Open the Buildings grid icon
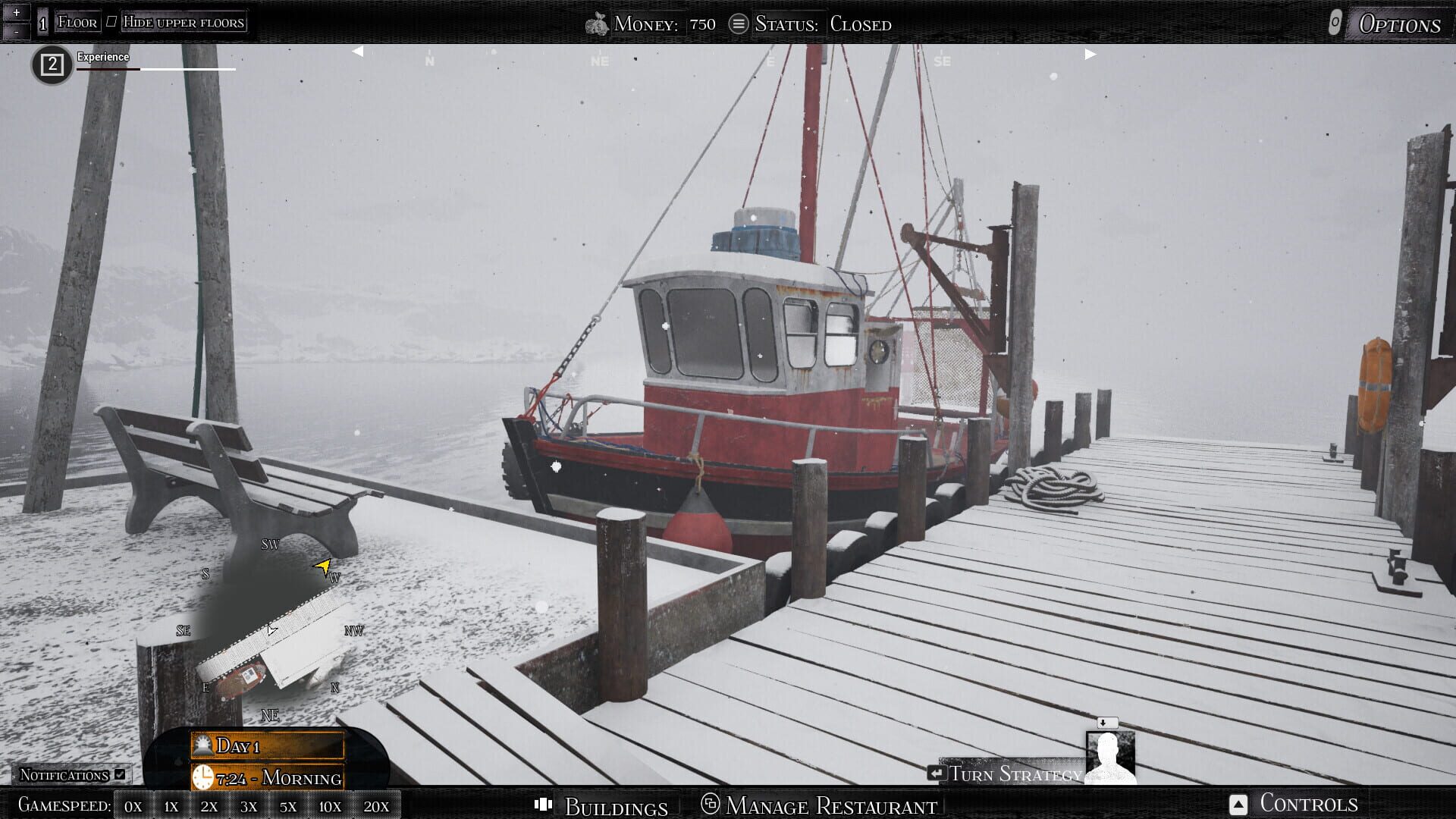This screenshot has height=819, width=1456. [544, 805]
